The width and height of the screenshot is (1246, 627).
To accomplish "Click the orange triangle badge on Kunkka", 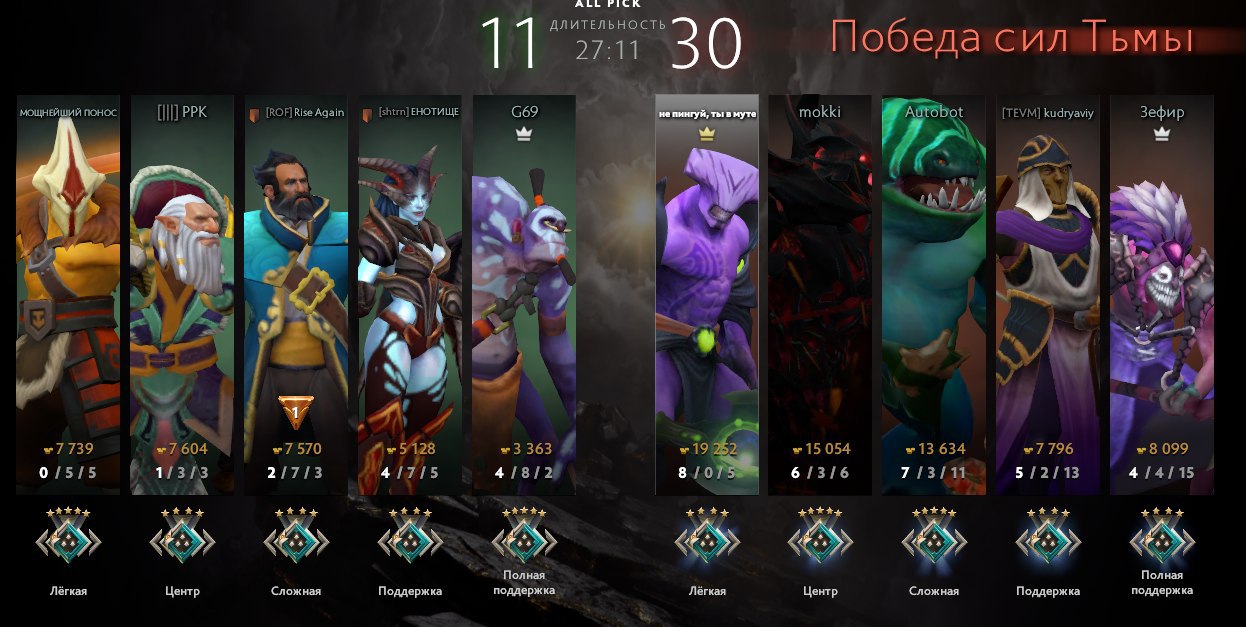I will 296,410.
